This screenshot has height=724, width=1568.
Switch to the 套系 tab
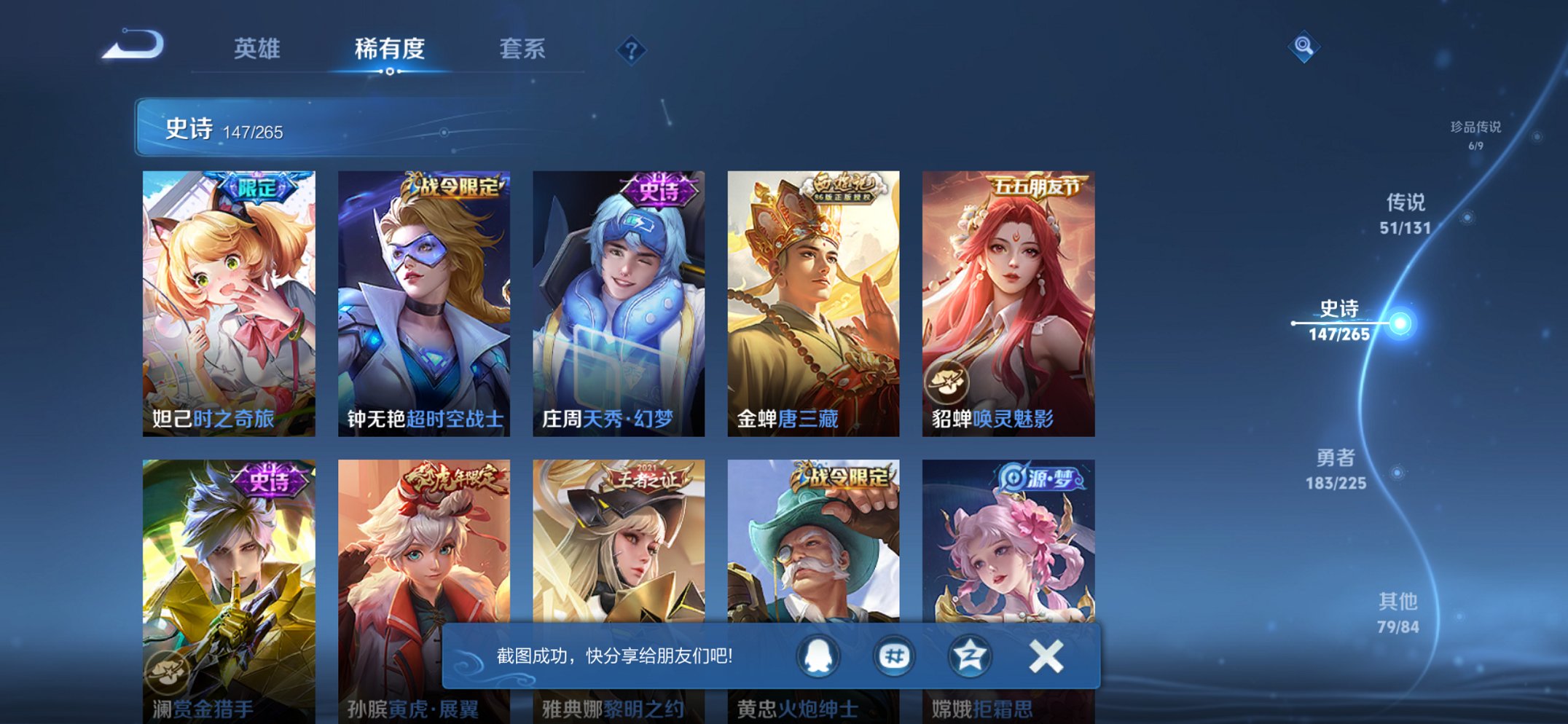523,49
